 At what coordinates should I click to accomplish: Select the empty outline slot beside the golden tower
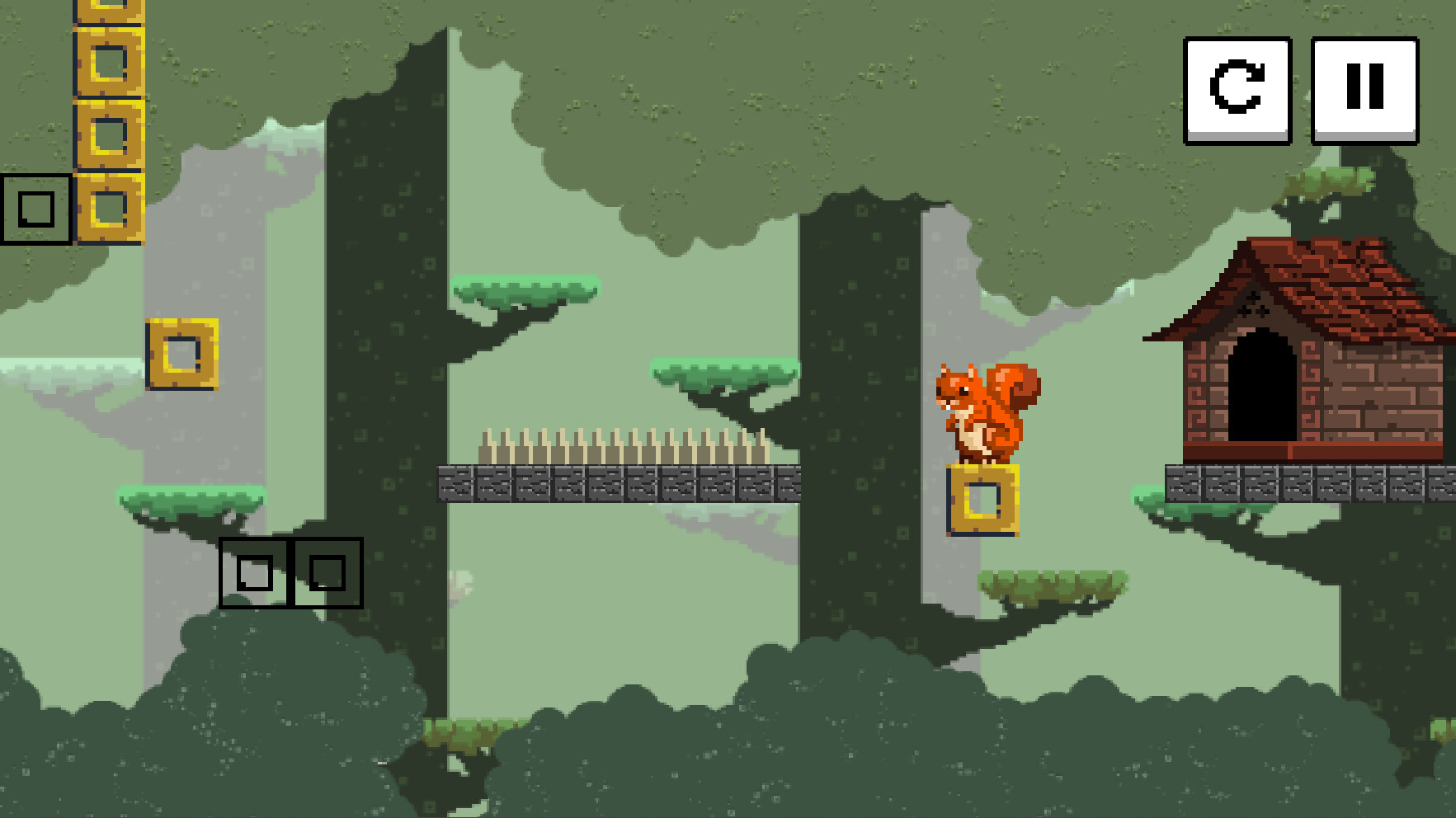(36, 209)
